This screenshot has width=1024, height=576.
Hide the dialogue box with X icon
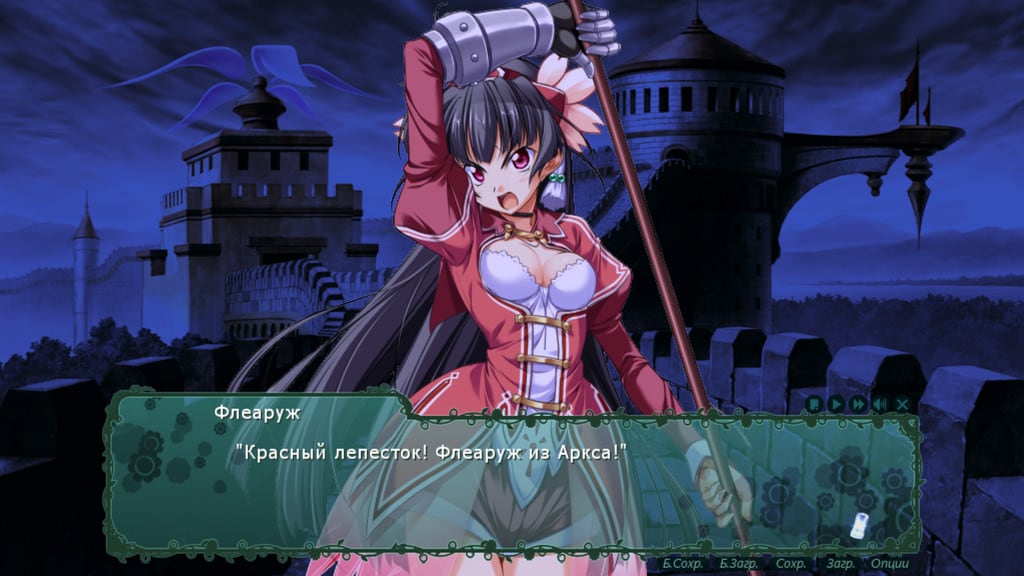[x=902, y=404]
